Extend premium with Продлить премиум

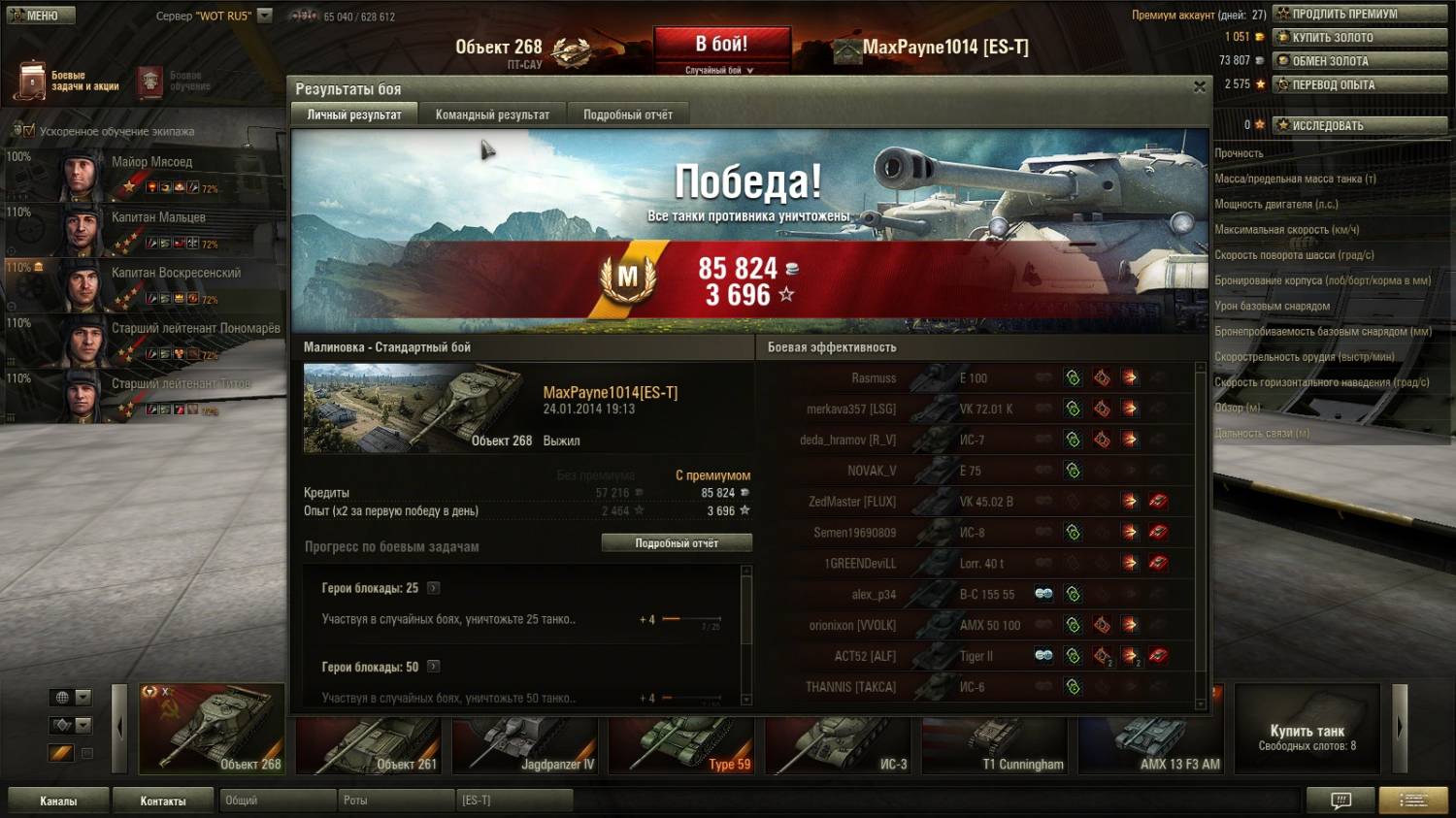pyautogui.click(x=1360, y=14)
